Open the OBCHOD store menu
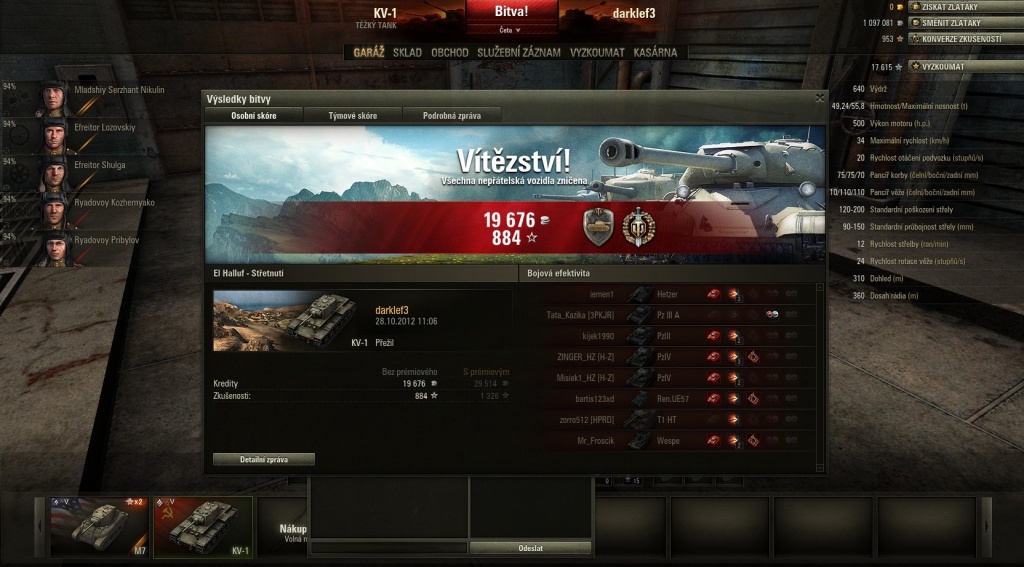Viewport: 1024px width, 567px height. pyautogui.click(x=450, y=52)
